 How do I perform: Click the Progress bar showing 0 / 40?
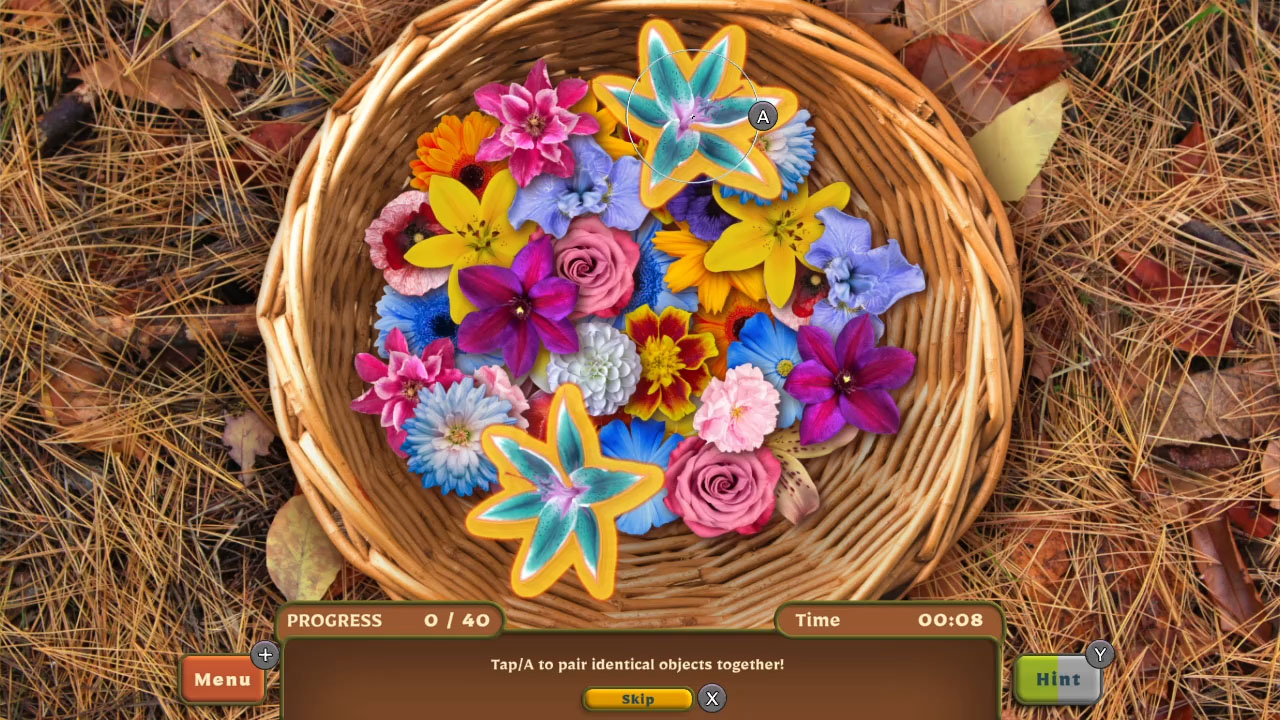[x=390, y=621]
